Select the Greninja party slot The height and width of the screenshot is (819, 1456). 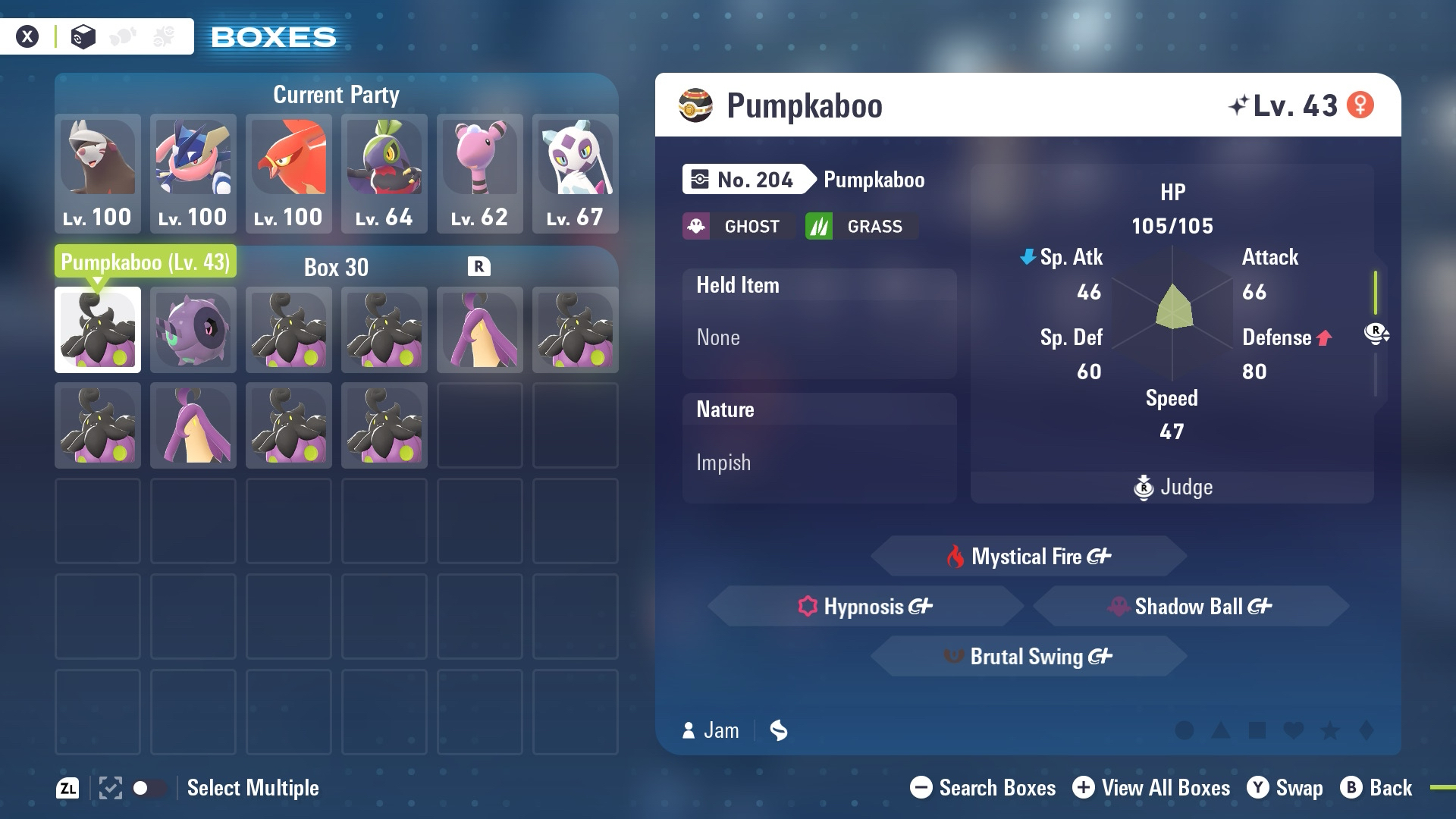(193, 173)
